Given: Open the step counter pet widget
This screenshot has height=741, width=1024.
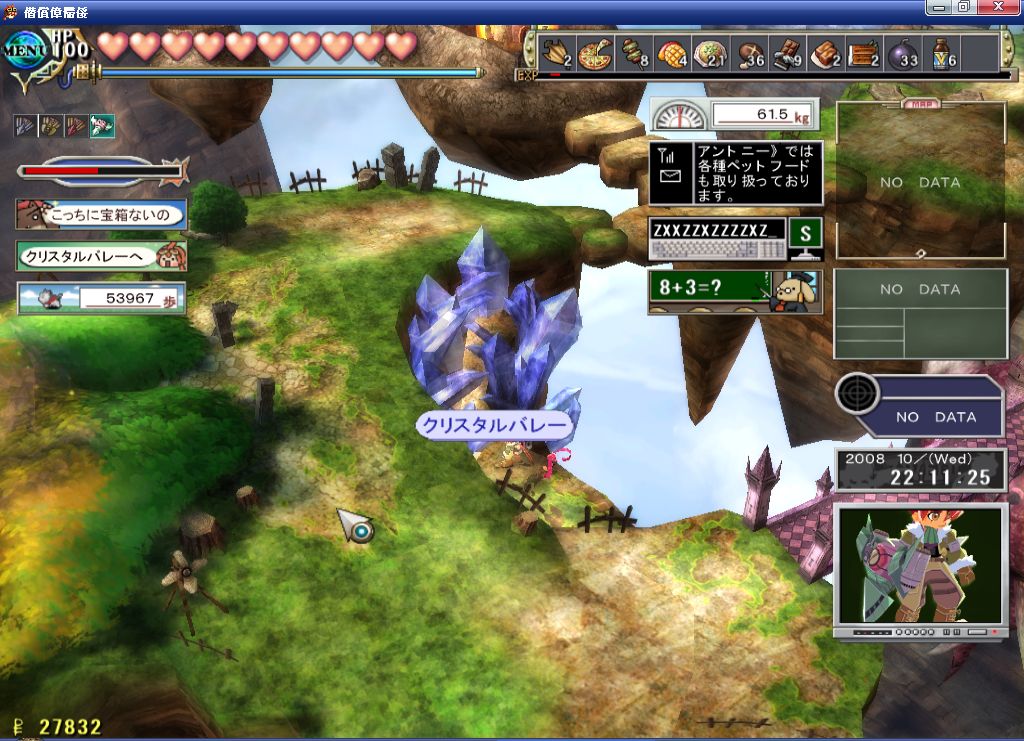Looking at the screenshot, I should [x=101, y=298].
